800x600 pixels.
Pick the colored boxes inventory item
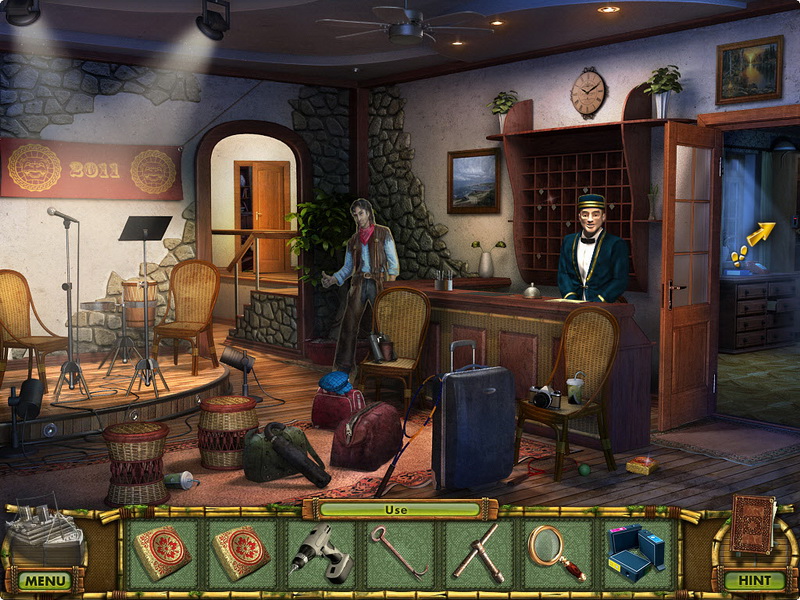coord(635,553)
